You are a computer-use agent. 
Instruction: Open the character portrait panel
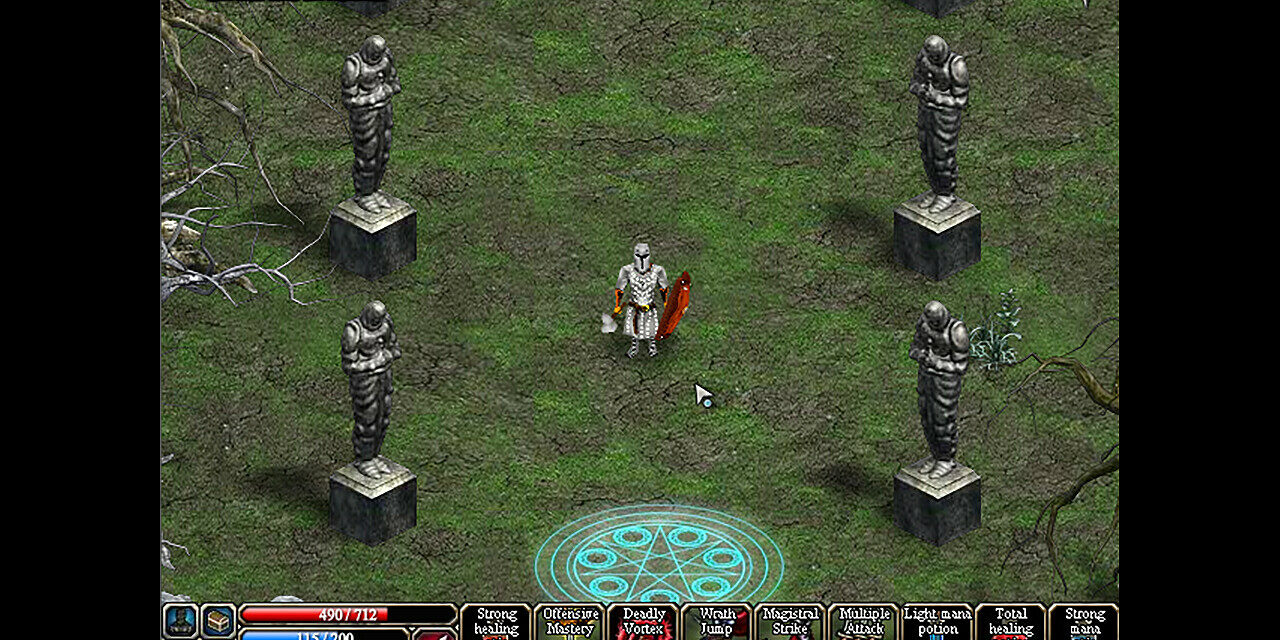pyautogui.click(x=180, y=621)
